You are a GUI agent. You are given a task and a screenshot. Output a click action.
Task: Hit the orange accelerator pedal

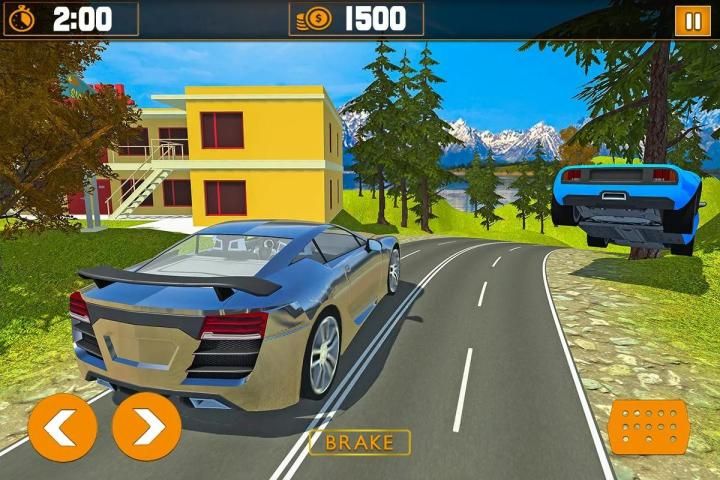649,427
